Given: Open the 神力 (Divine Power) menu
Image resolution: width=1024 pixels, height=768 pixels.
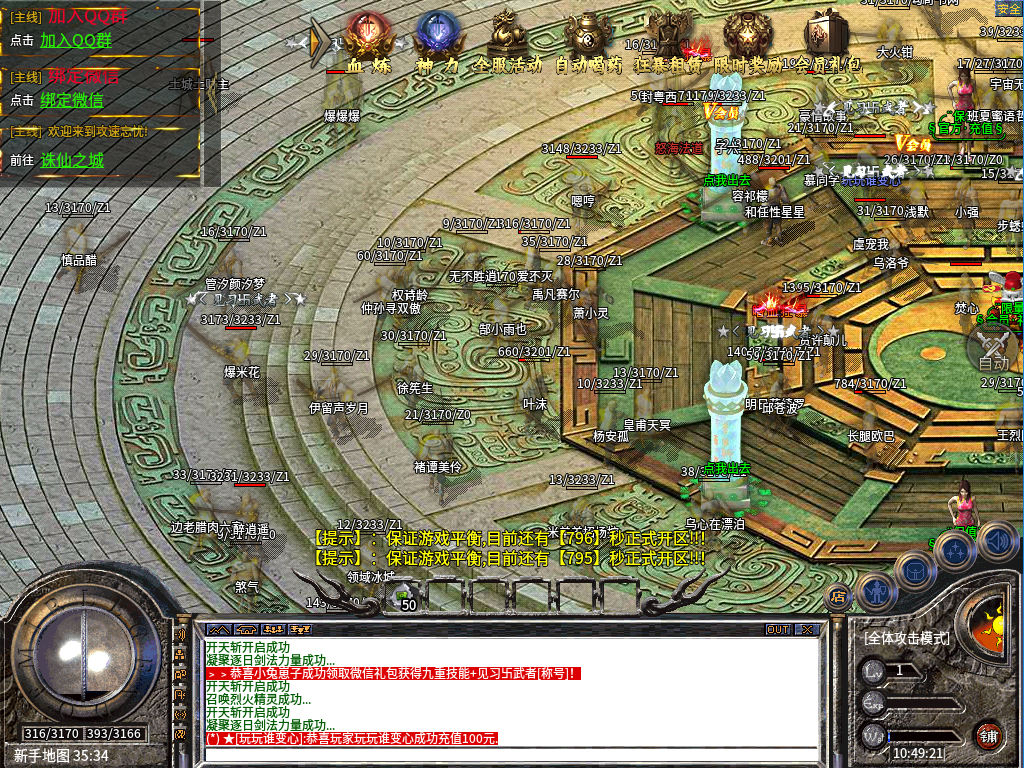Looking at the screenshot, I should pyautogui.click(x=437, y=38).
